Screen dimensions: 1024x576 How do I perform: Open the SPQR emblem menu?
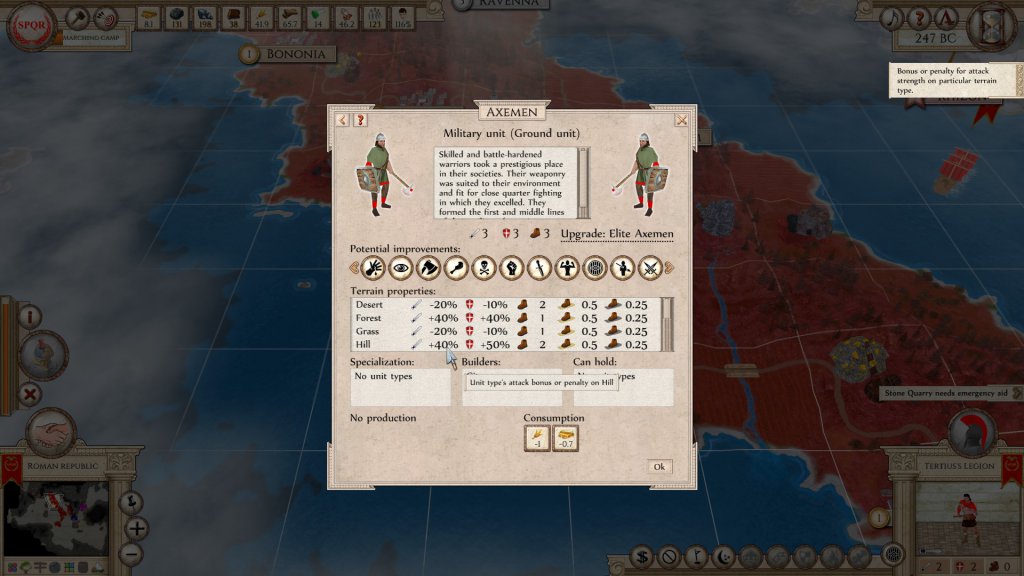click(30, 27)
